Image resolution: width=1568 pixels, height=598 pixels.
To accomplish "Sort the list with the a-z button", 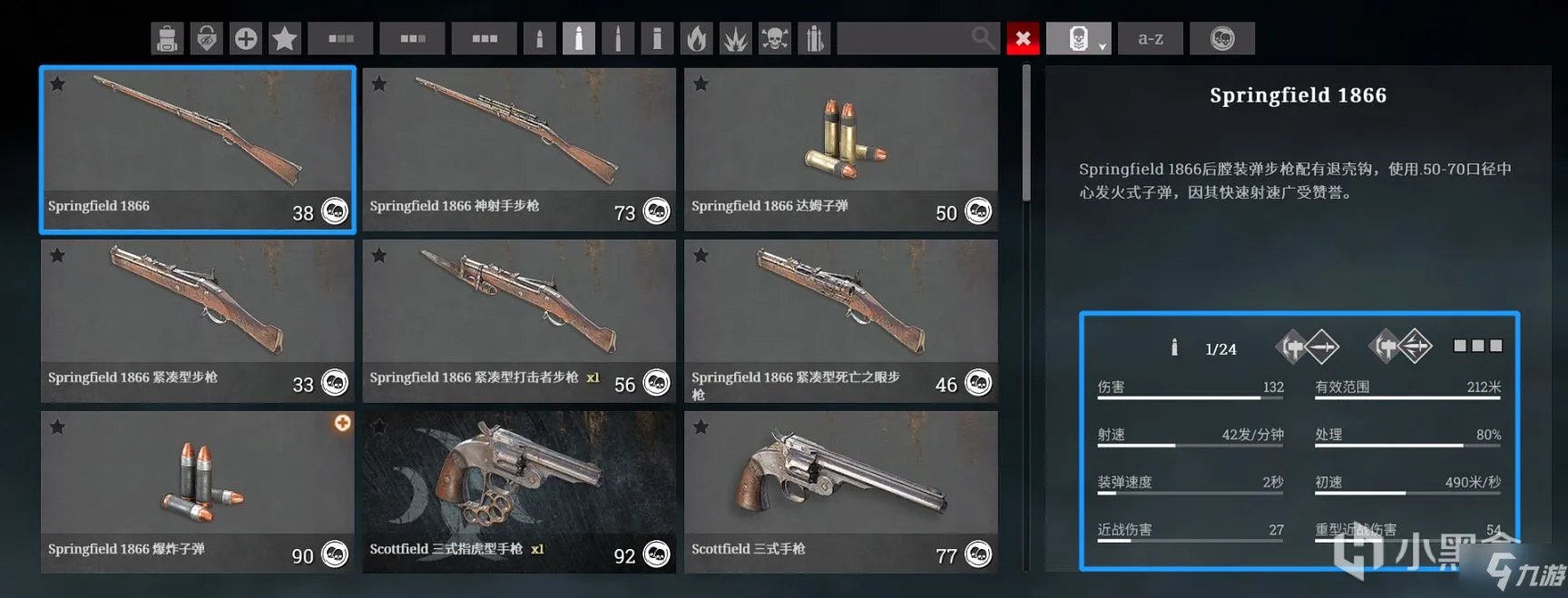I will (1150, 38).
